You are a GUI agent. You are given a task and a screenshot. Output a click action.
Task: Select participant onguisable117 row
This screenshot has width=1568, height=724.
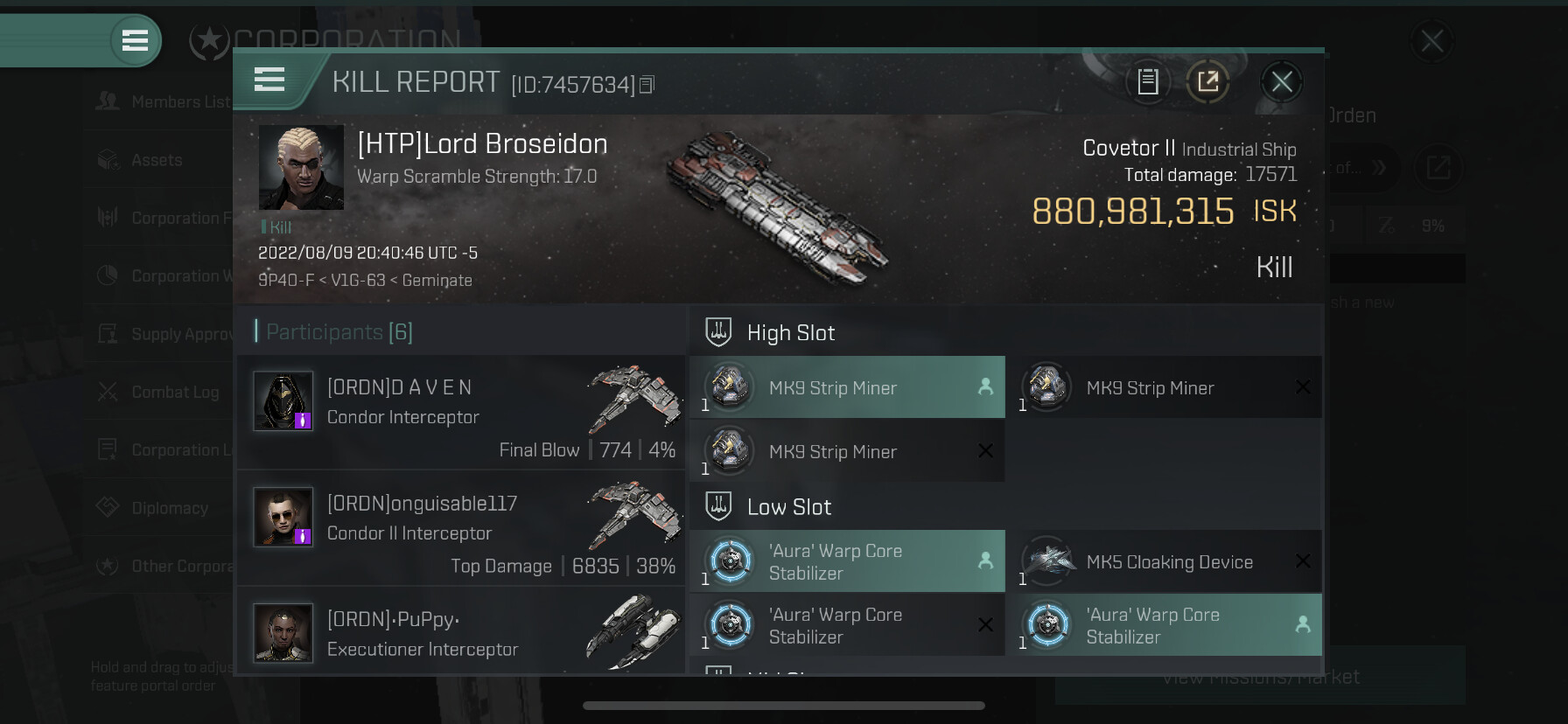click(461, 527)
